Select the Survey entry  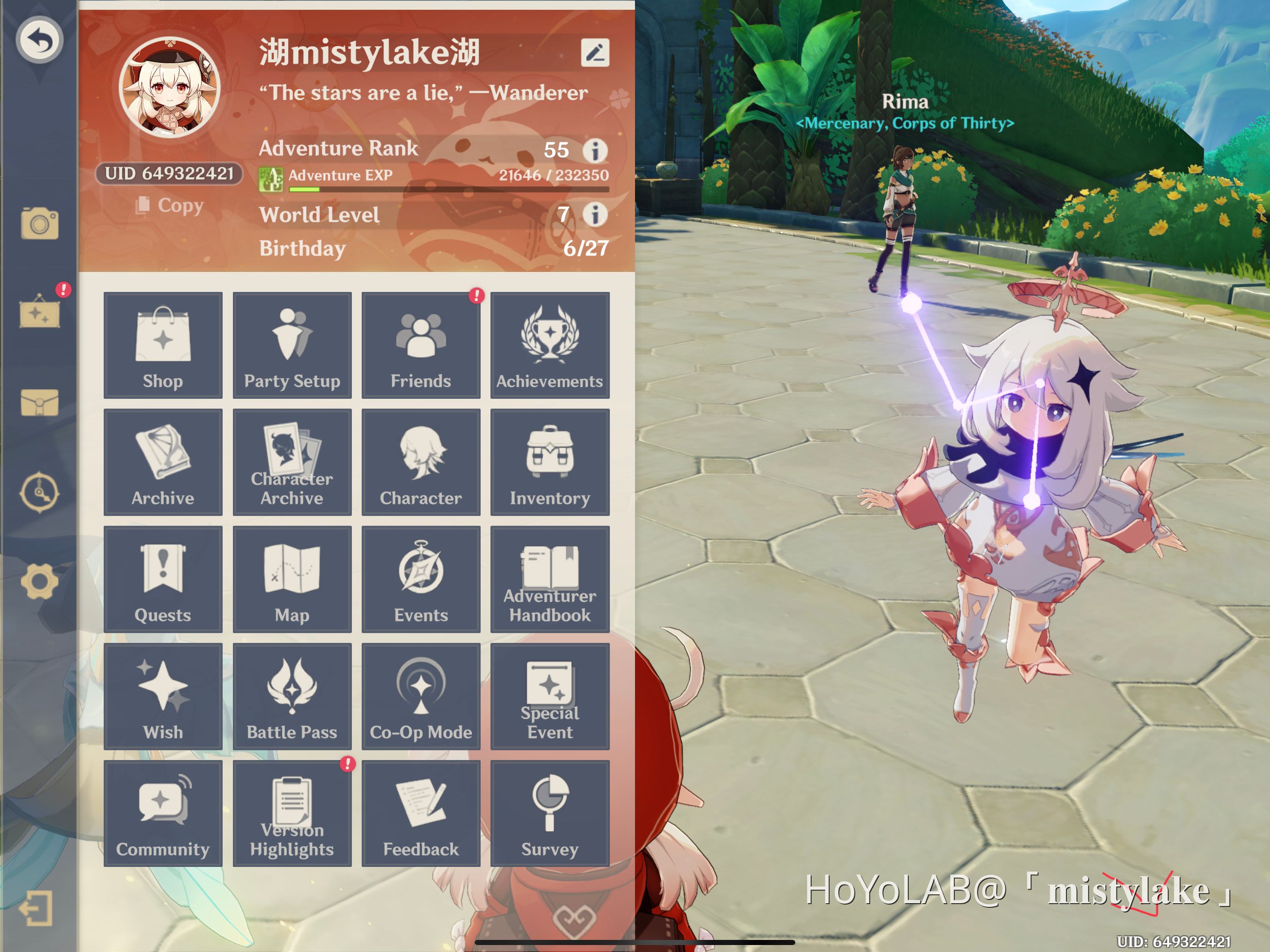click(549, 813)
